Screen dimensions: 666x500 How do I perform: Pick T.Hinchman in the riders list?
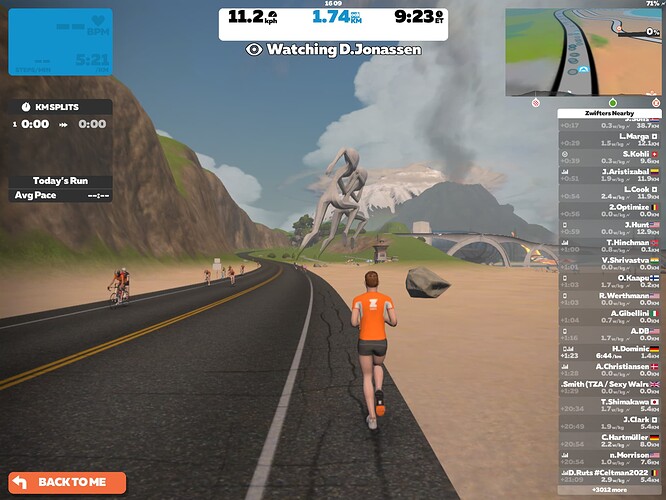click(609, 246)
